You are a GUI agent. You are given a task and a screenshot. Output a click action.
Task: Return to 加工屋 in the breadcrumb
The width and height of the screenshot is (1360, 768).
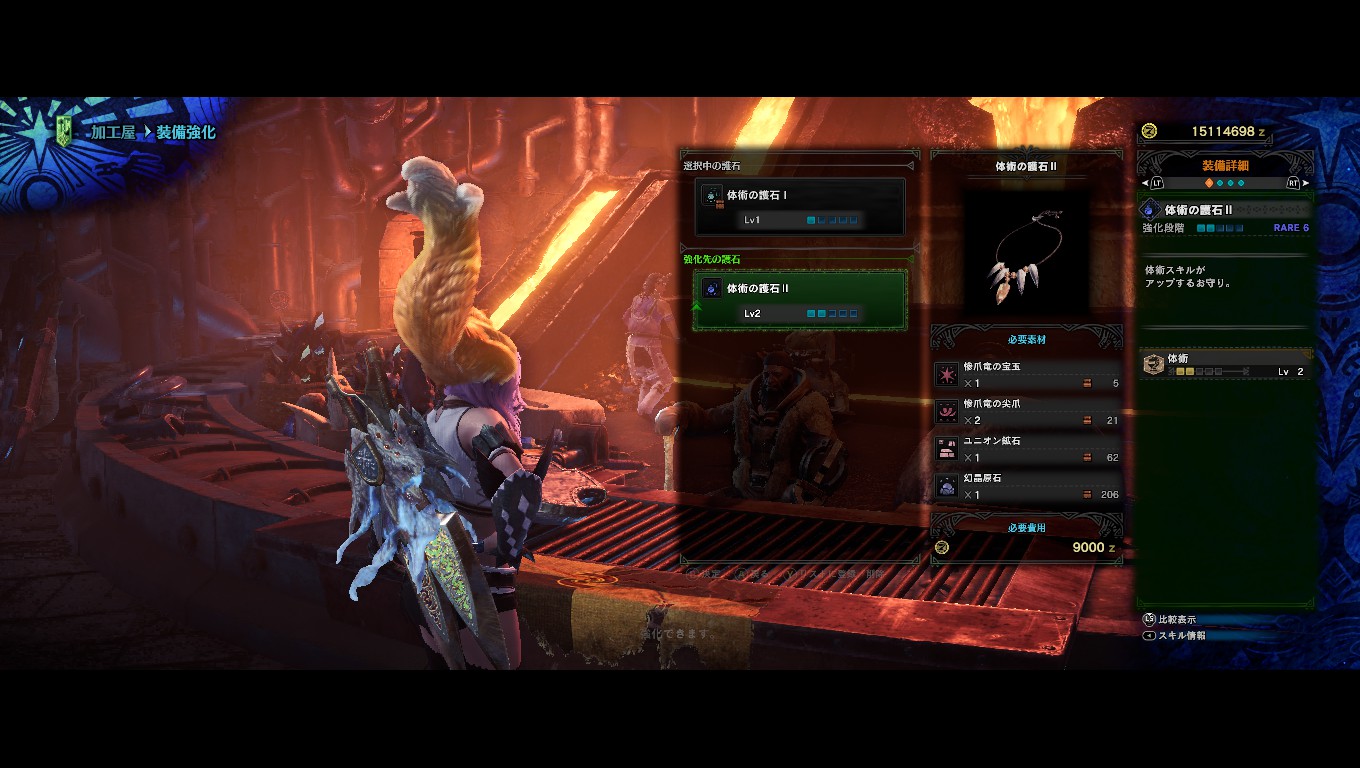(112, 132)
